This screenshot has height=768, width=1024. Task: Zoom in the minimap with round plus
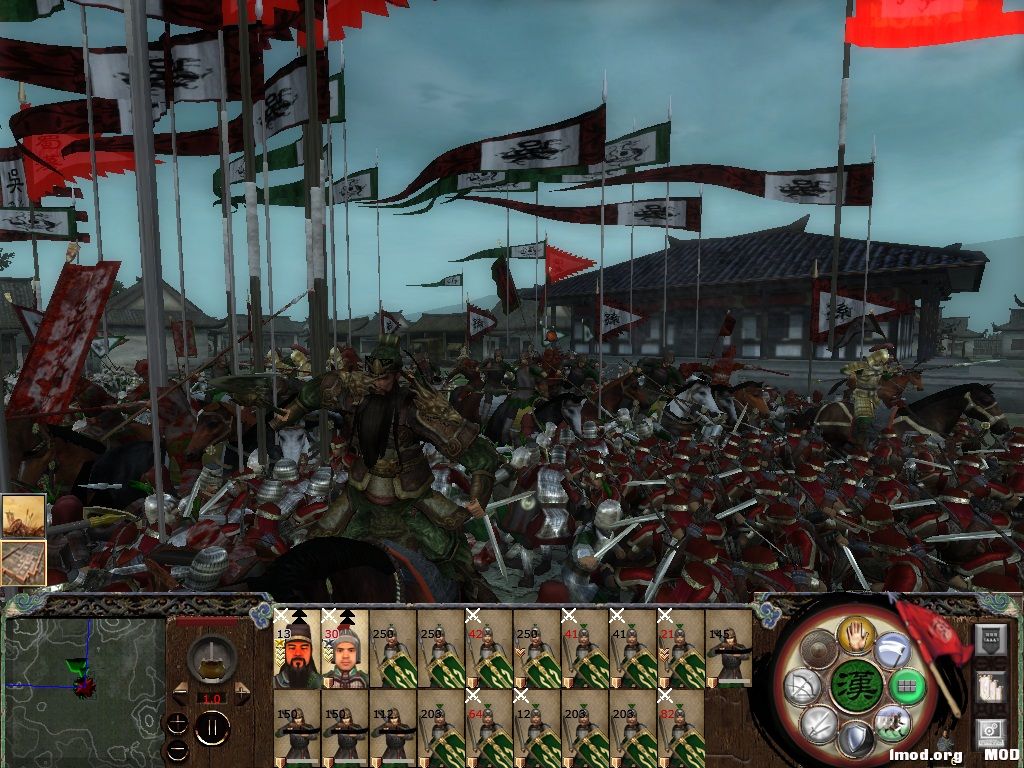[177, 723]
